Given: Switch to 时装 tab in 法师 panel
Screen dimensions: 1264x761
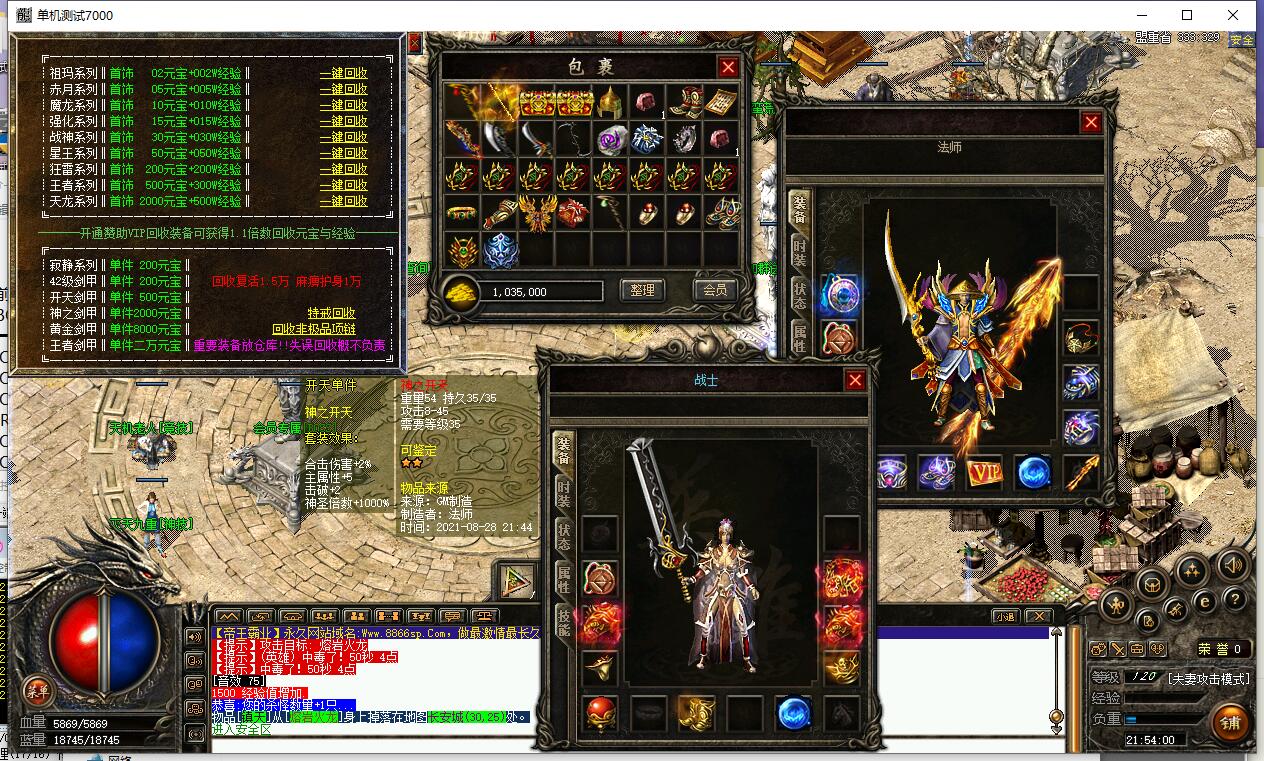Looking at the screenshot, I should pyautogui.click(x=800, y=252).
